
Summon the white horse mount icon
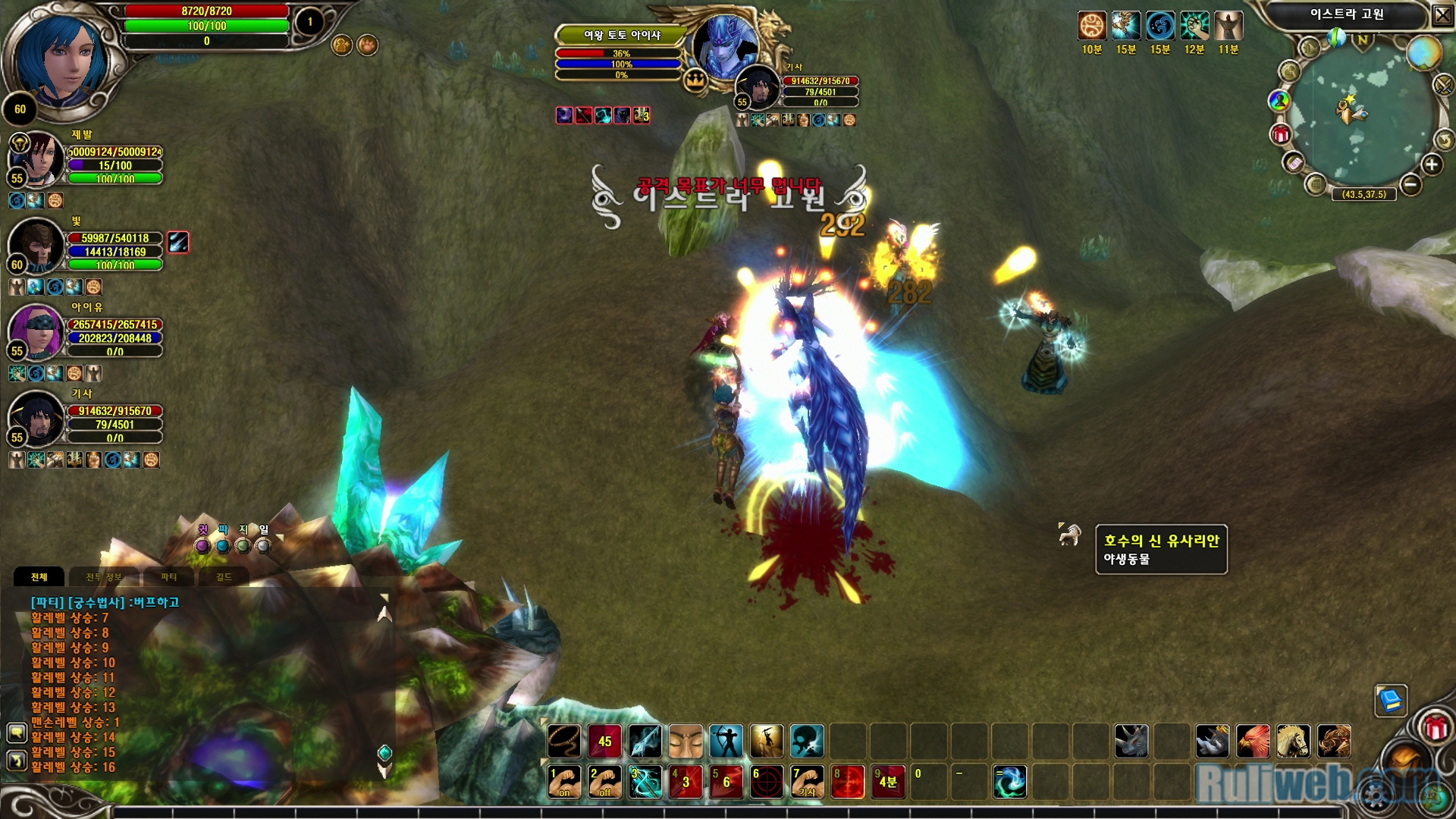pos(1293,741)
